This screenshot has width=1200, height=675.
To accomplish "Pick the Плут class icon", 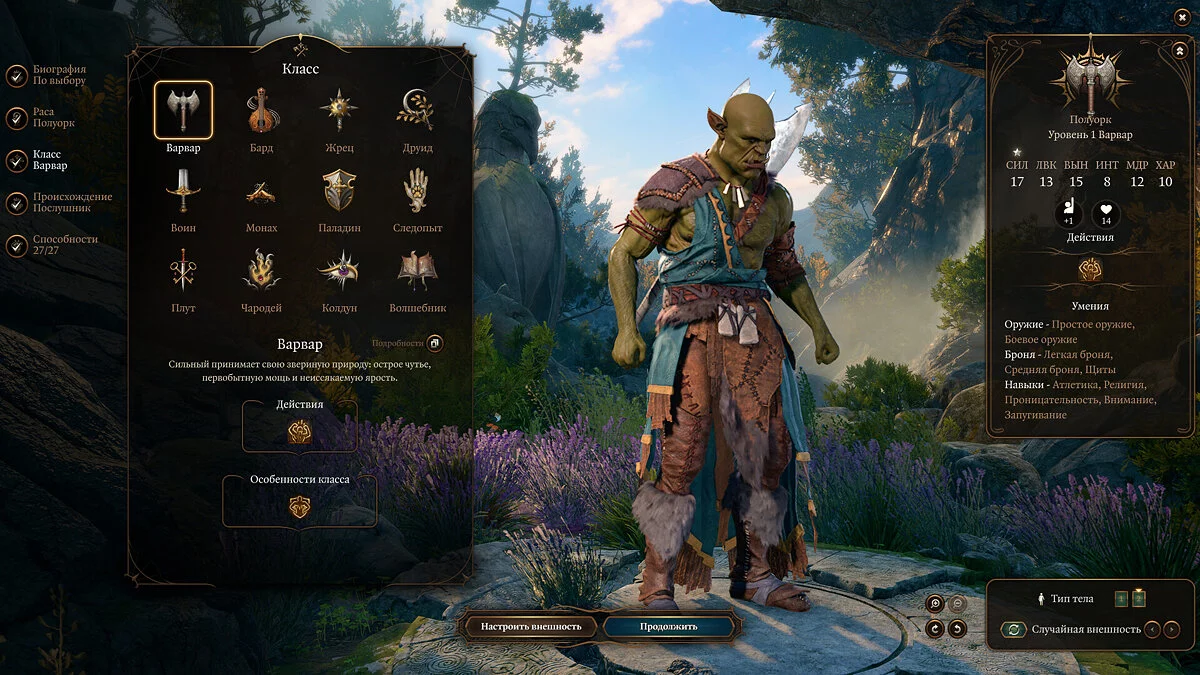I will click(183, 270).
